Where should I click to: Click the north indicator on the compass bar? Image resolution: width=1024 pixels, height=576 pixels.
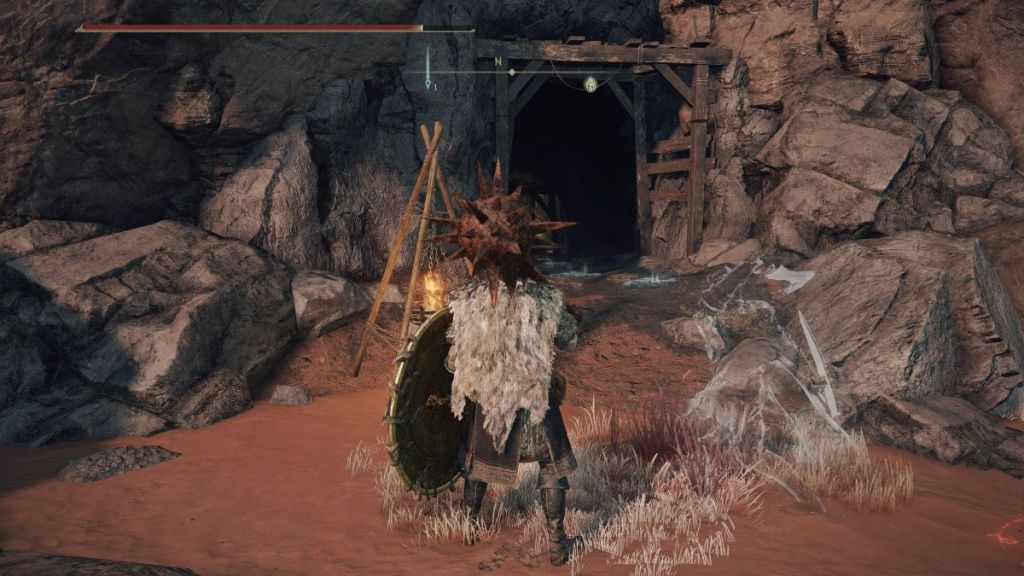pyautogui.click(x=497, y=61)
